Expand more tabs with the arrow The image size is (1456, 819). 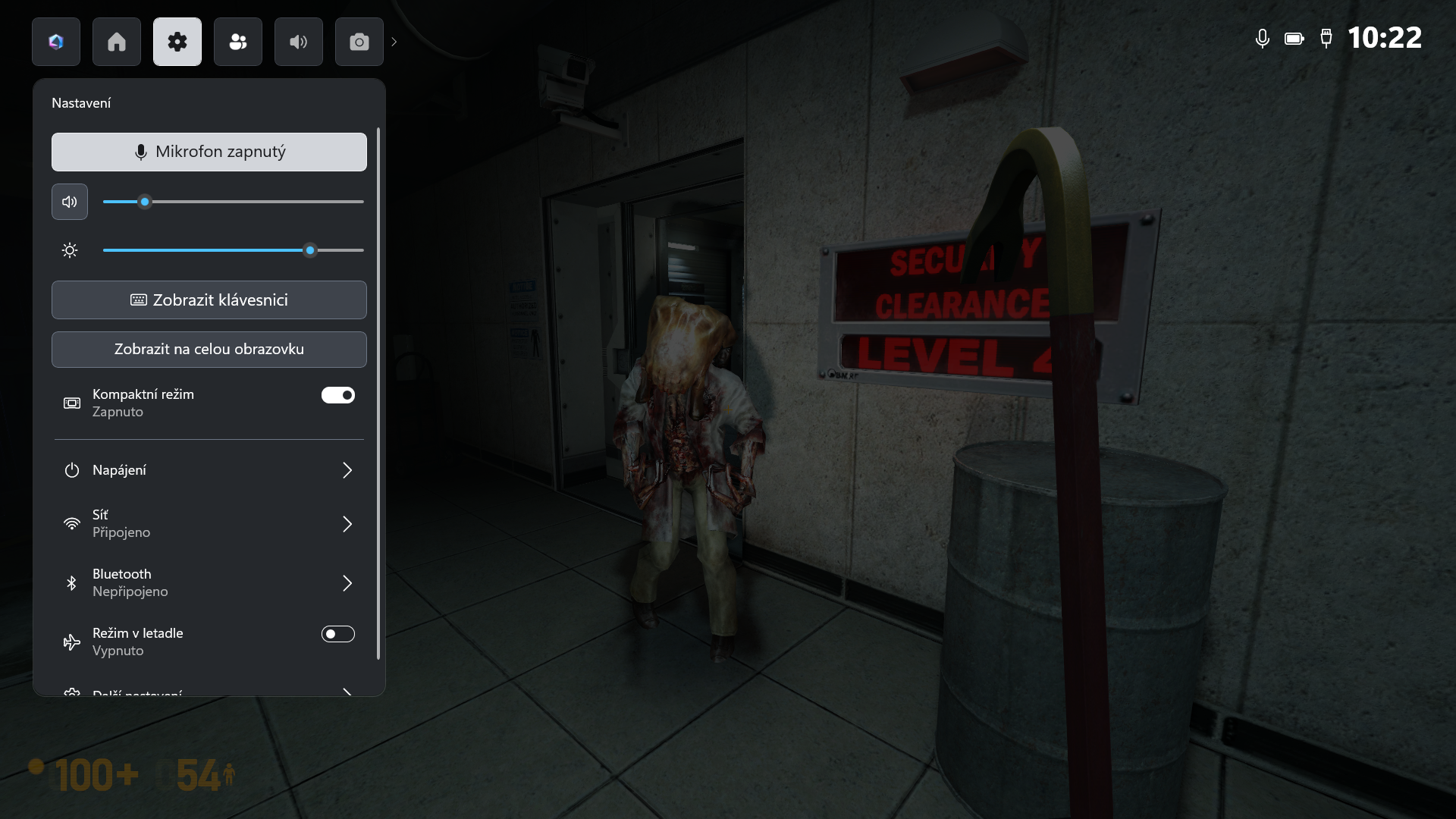394,42
